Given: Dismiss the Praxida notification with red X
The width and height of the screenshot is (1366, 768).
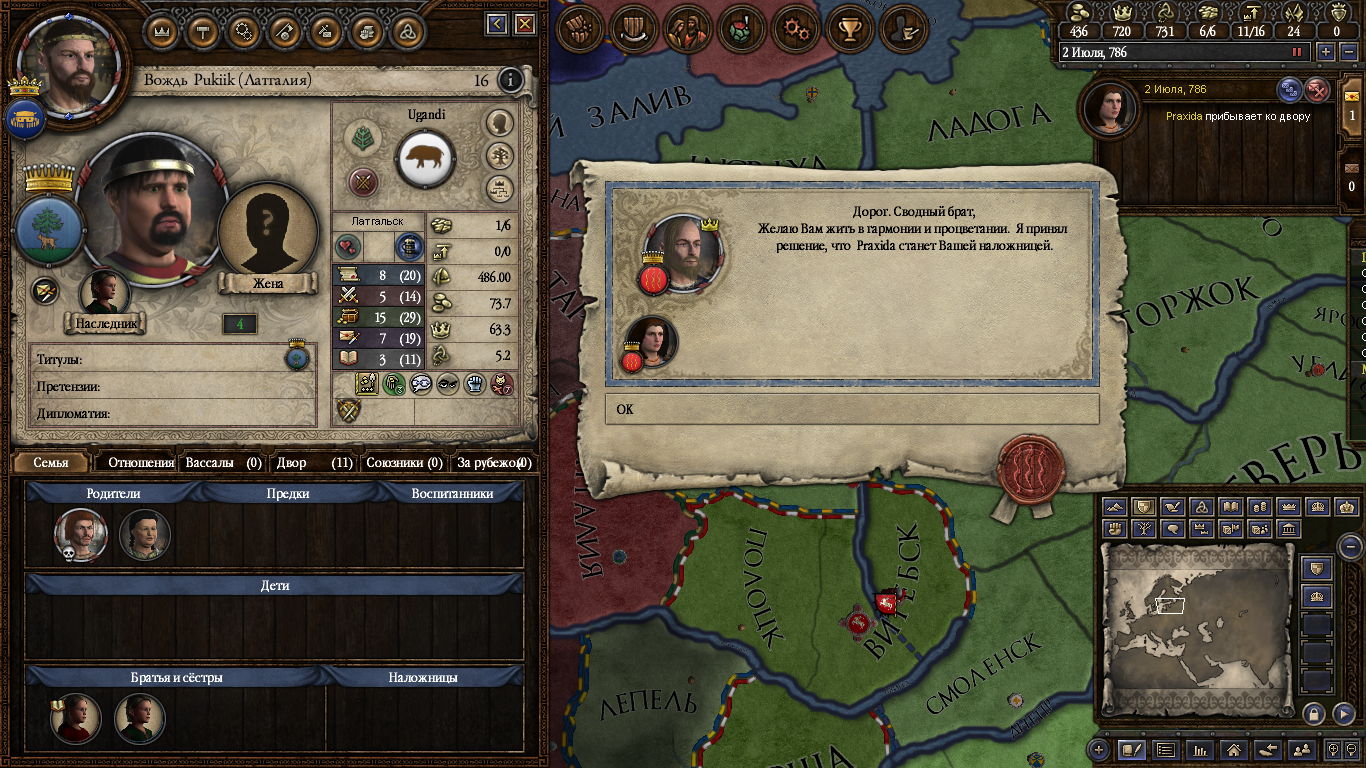Looking at the screenshot, I should (1318, 90).
